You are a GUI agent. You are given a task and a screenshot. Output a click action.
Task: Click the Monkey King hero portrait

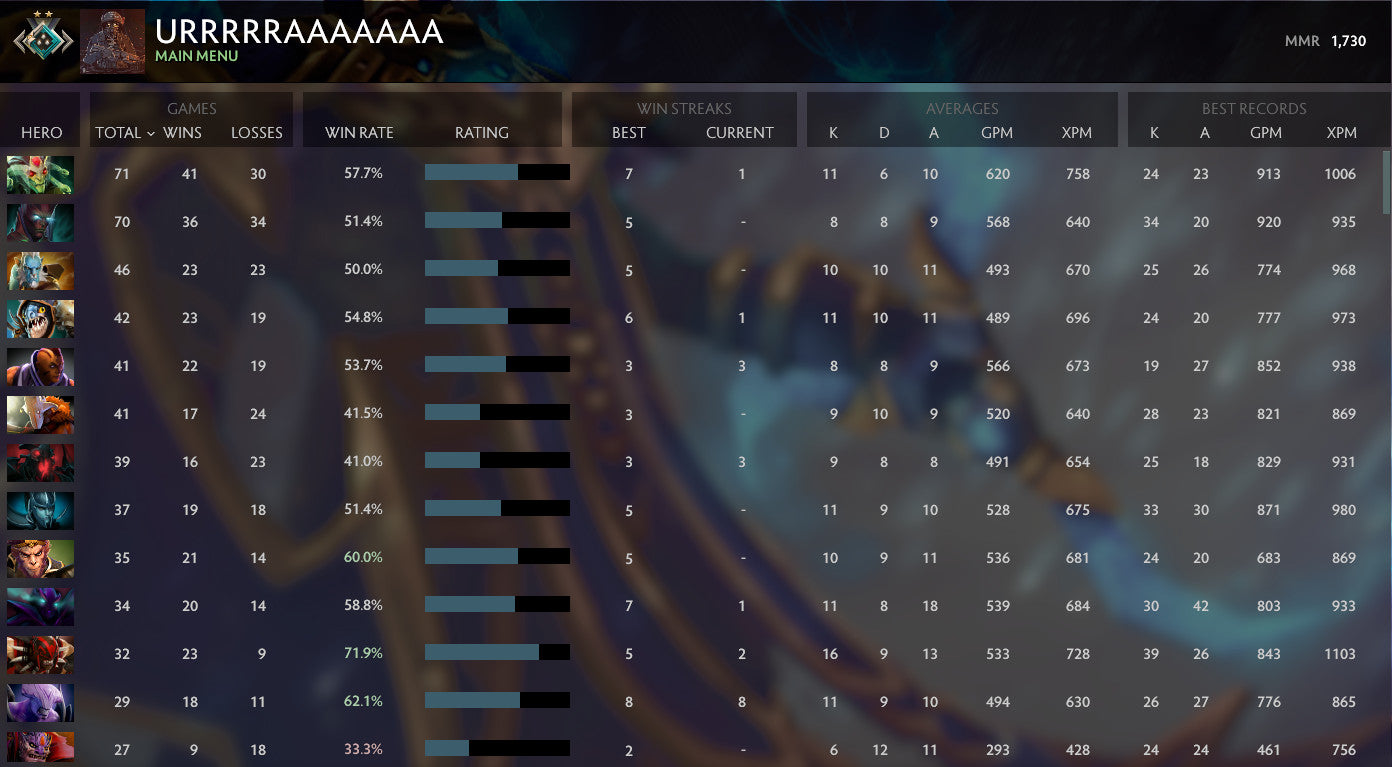(x=40, y=557)
